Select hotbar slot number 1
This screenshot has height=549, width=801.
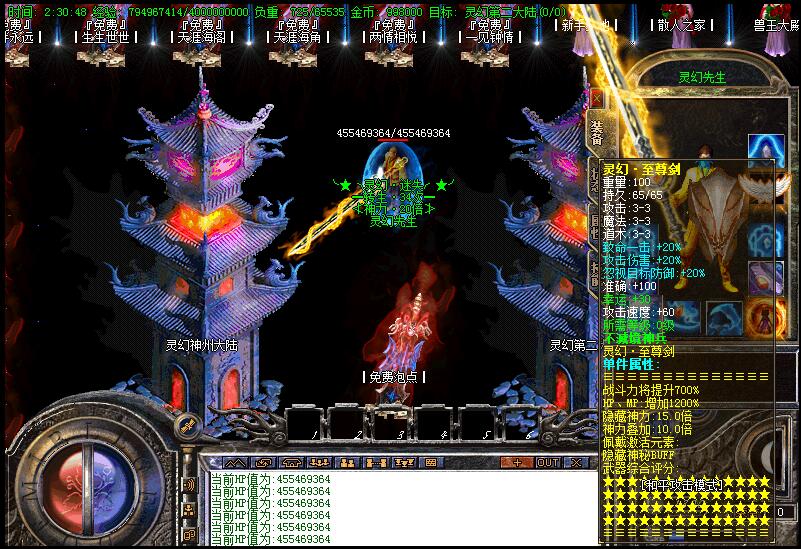(304, 423)
